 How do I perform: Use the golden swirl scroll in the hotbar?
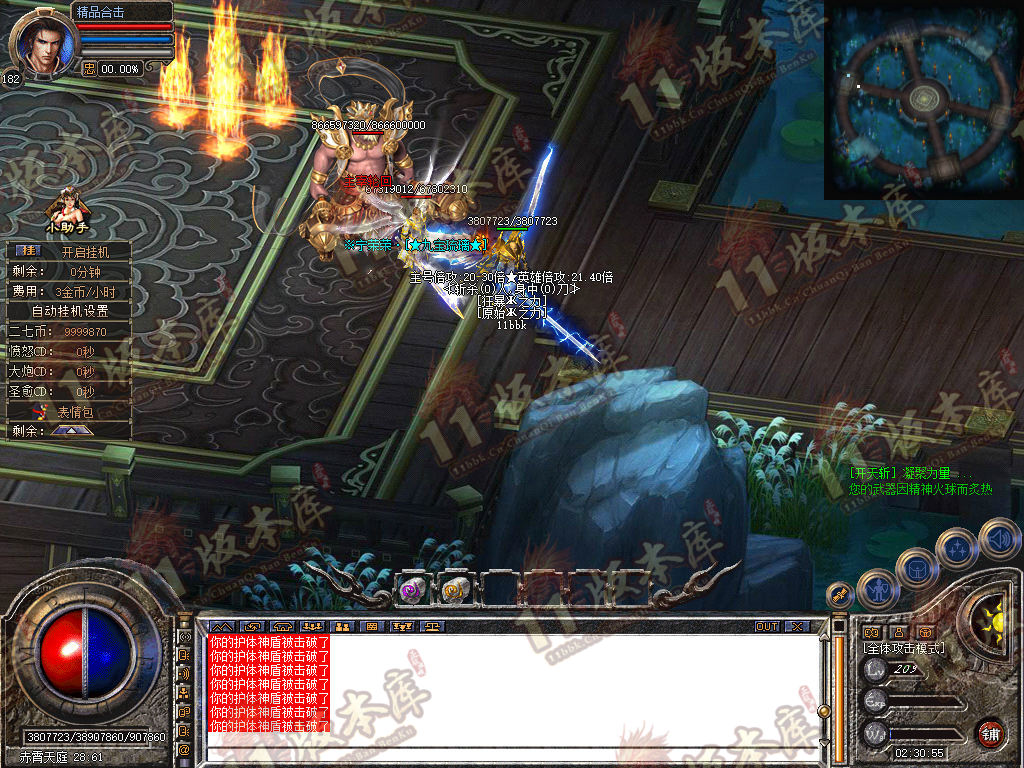pyautogui.click(x=455, y=590)
